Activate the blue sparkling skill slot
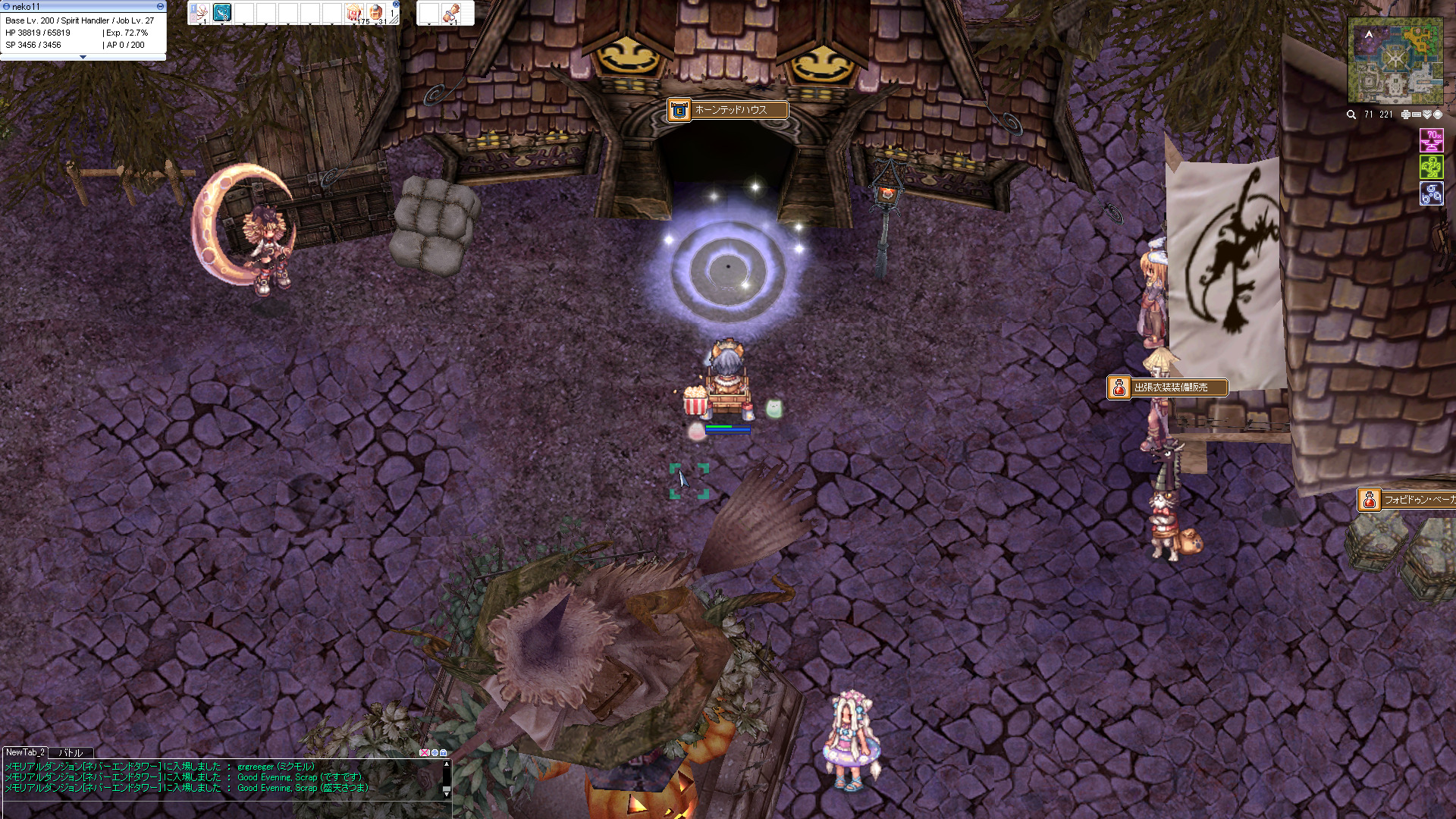The width and height of the screenshot is (1456, 819). pyautogui.click(x=222, y=12)
